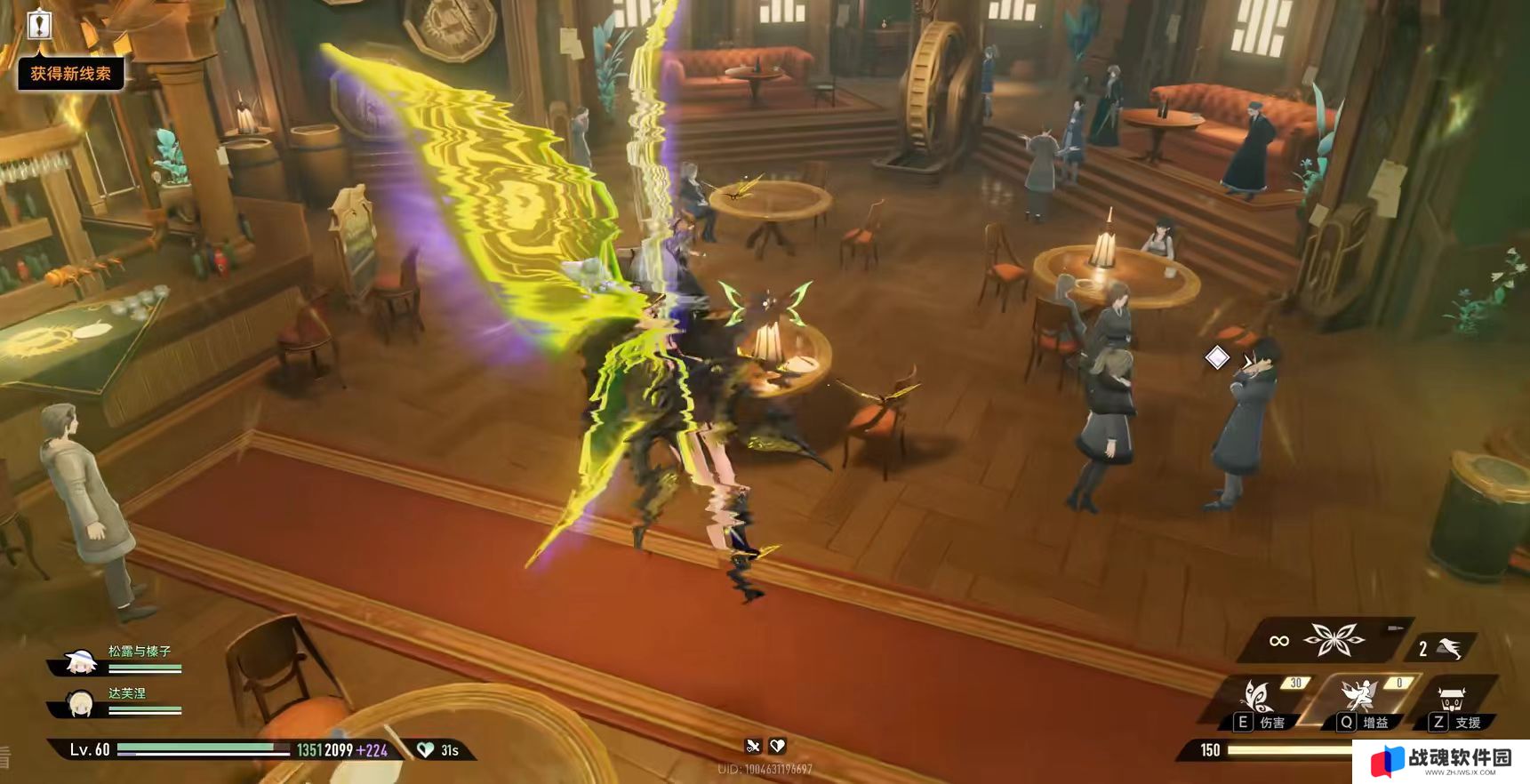Use the winged dash icon with 2 charges

[x=1448, y=648]
